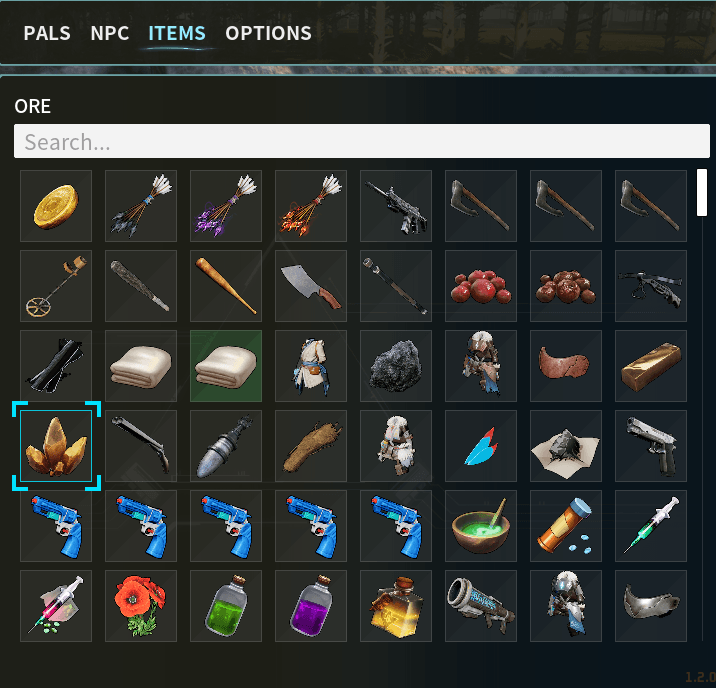Click the item search field

point(362,142)
